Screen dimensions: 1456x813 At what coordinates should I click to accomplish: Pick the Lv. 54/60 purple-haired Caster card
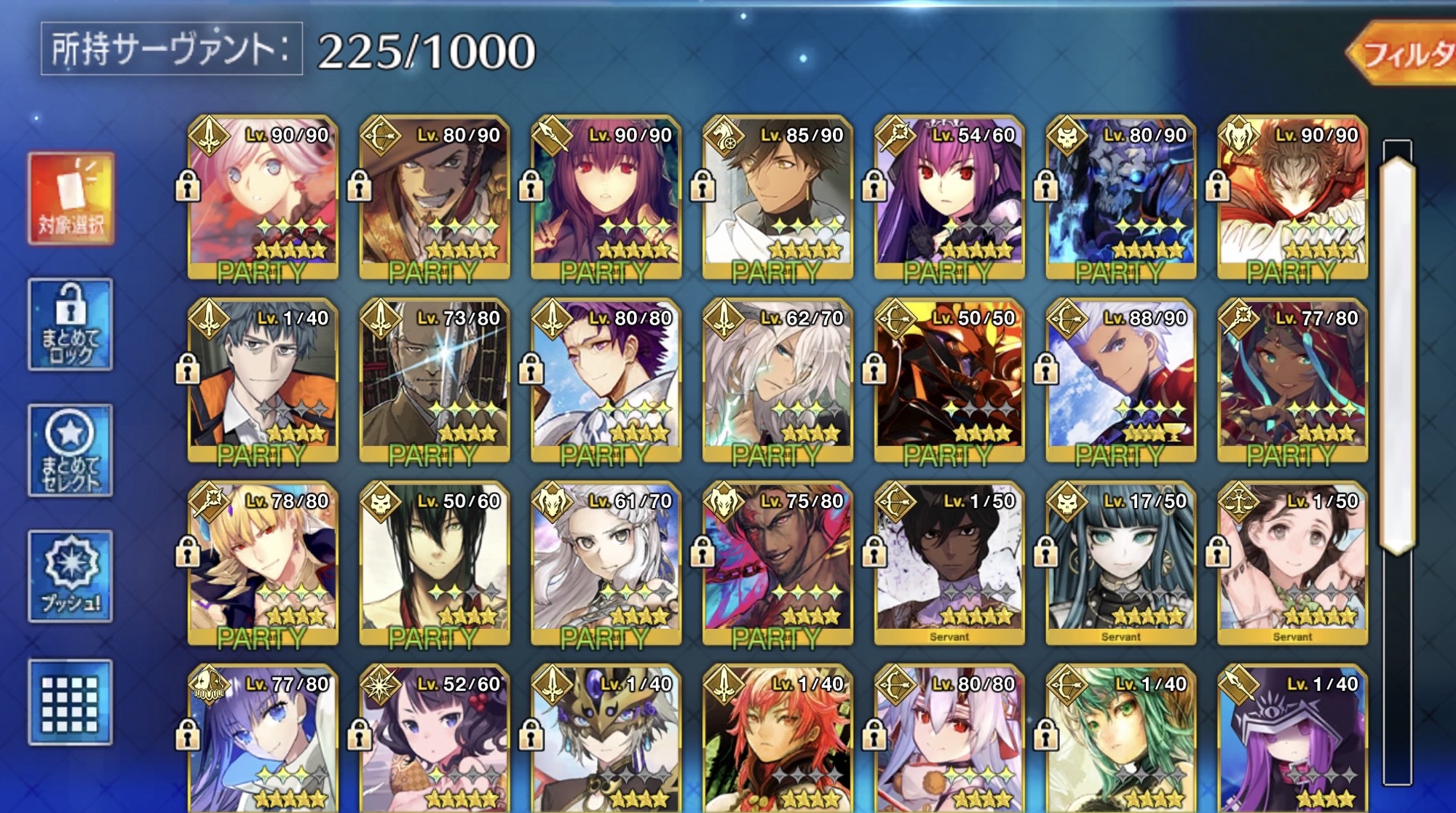coord(949,197)
